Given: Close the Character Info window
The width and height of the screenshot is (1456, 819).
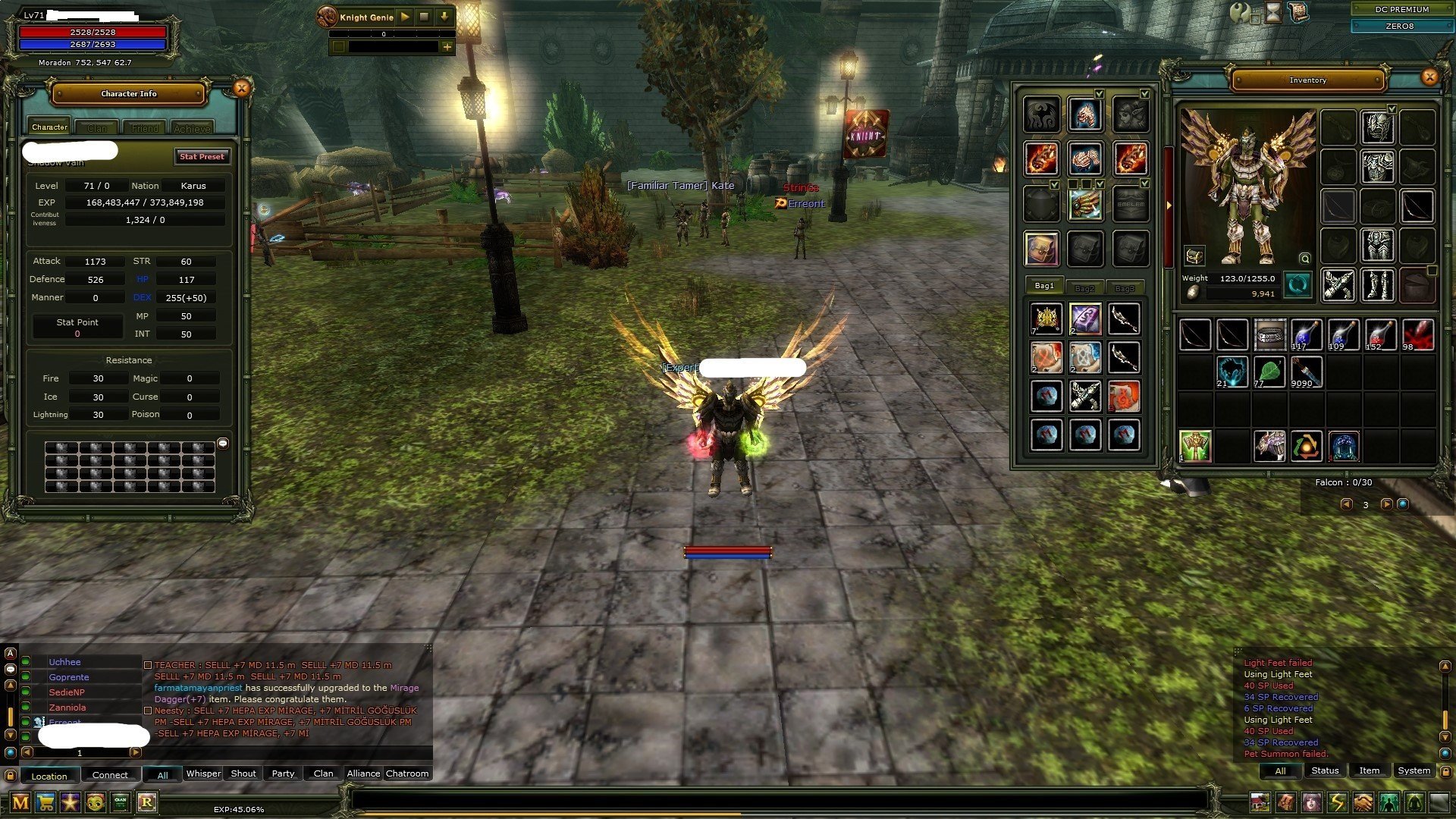Looking at the screenshot, I should pyautogui.click(x=241, y=89).
